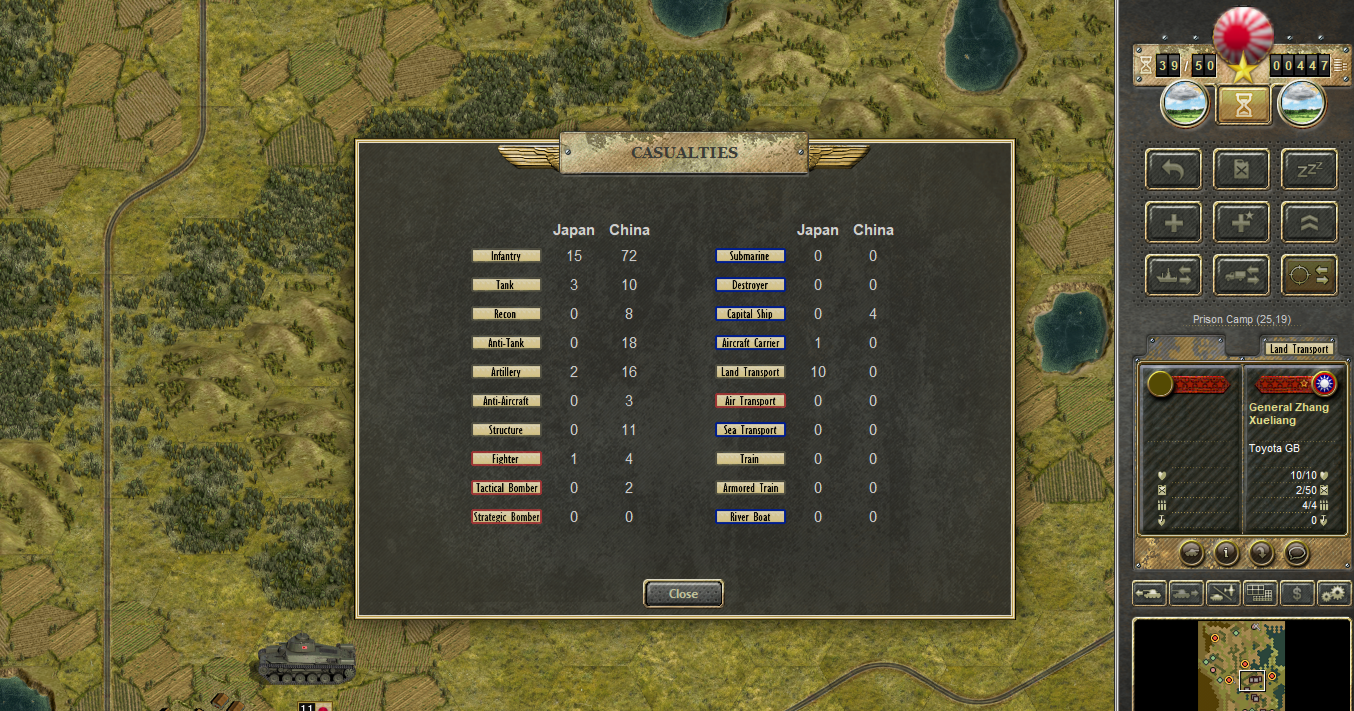
Task: Open game options with the gears button
Action: tap(1334, 593)
